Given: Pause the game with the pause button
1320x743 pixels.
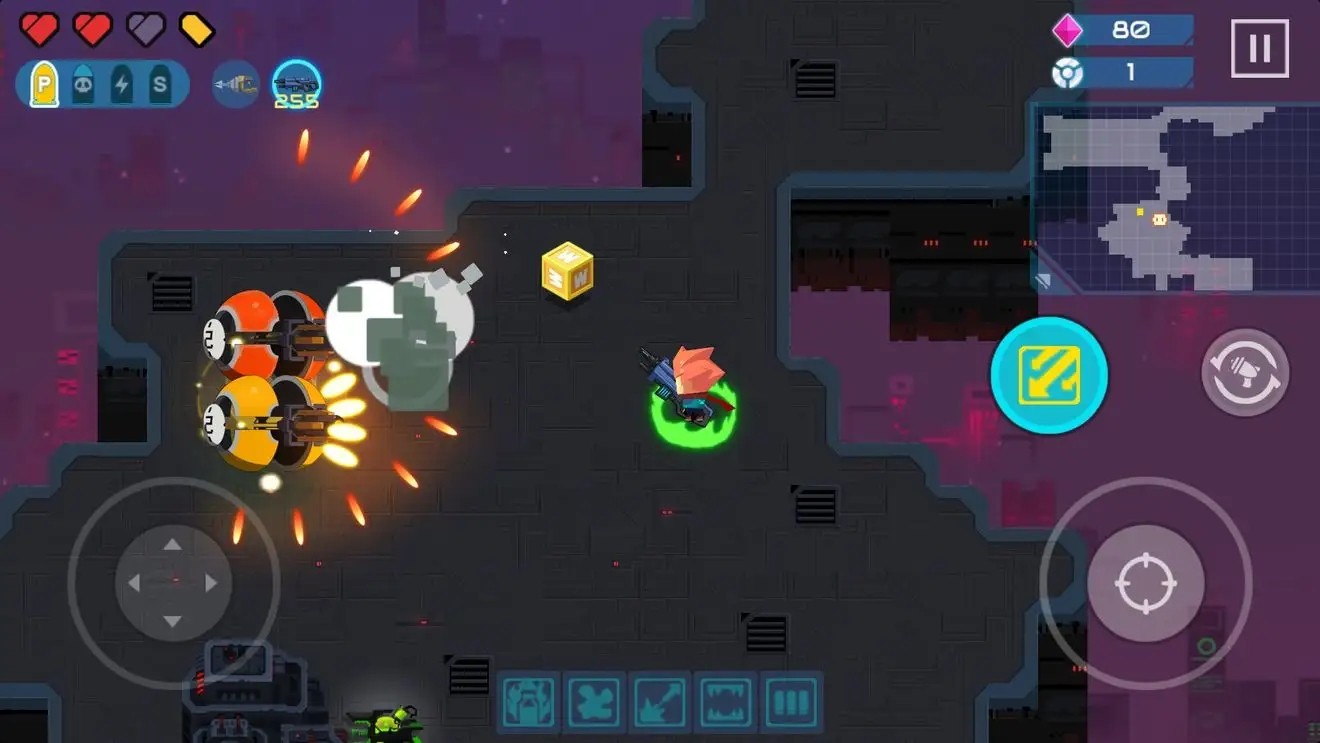Looking at the screenshot, I should coord(1259,48).
